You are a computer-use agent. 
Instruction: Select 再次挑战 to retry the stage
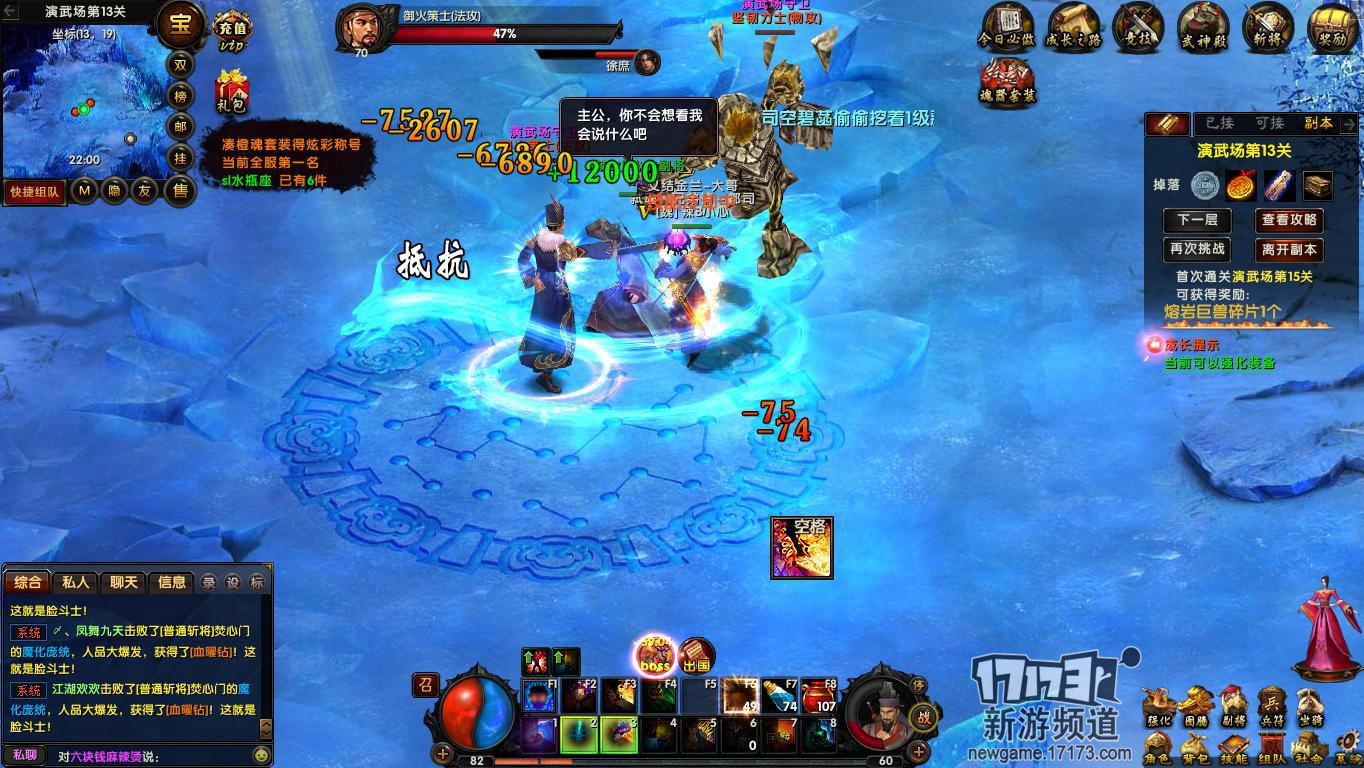coord(1197,249)
